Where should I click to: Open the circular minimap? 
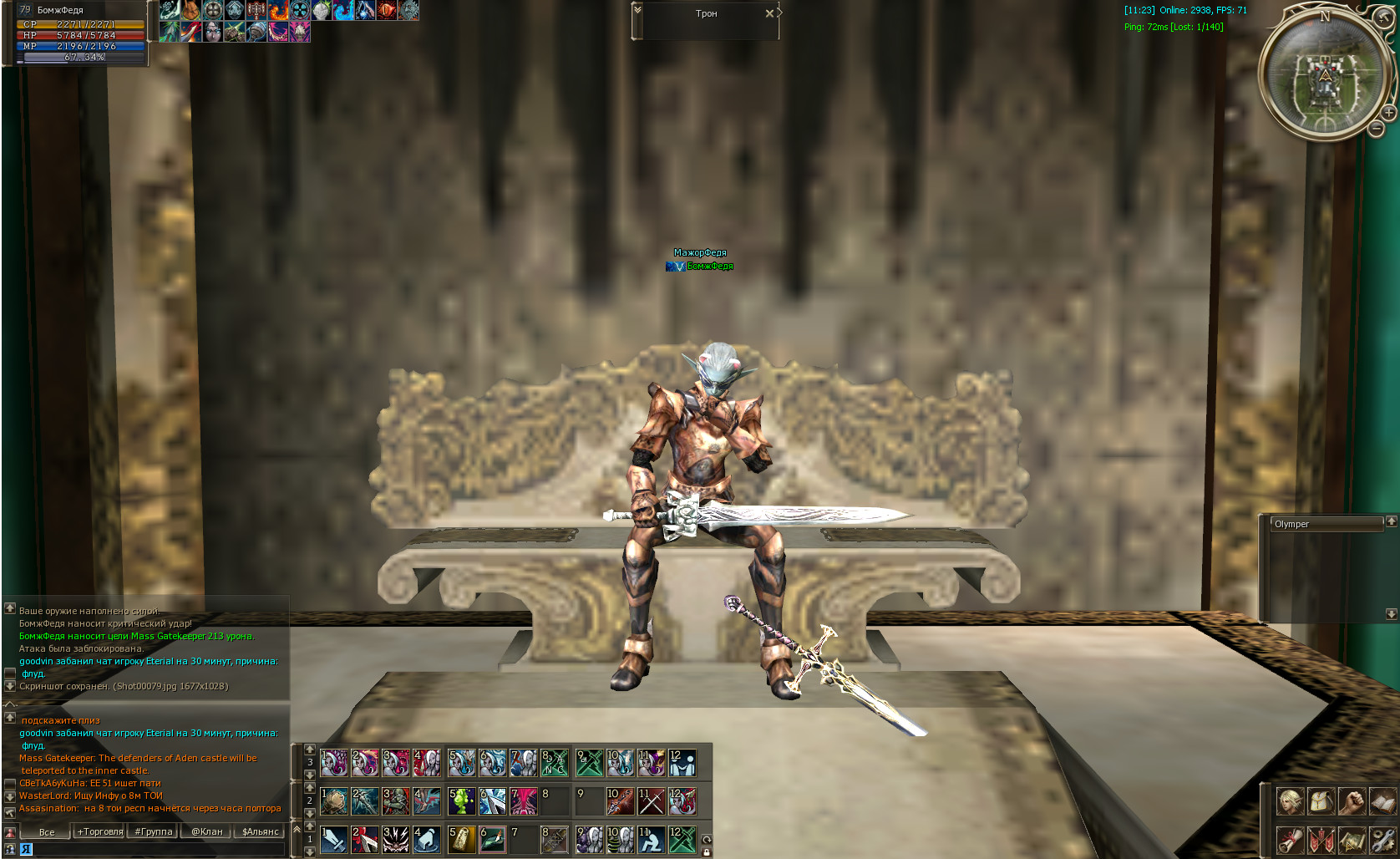[1324, 75]
